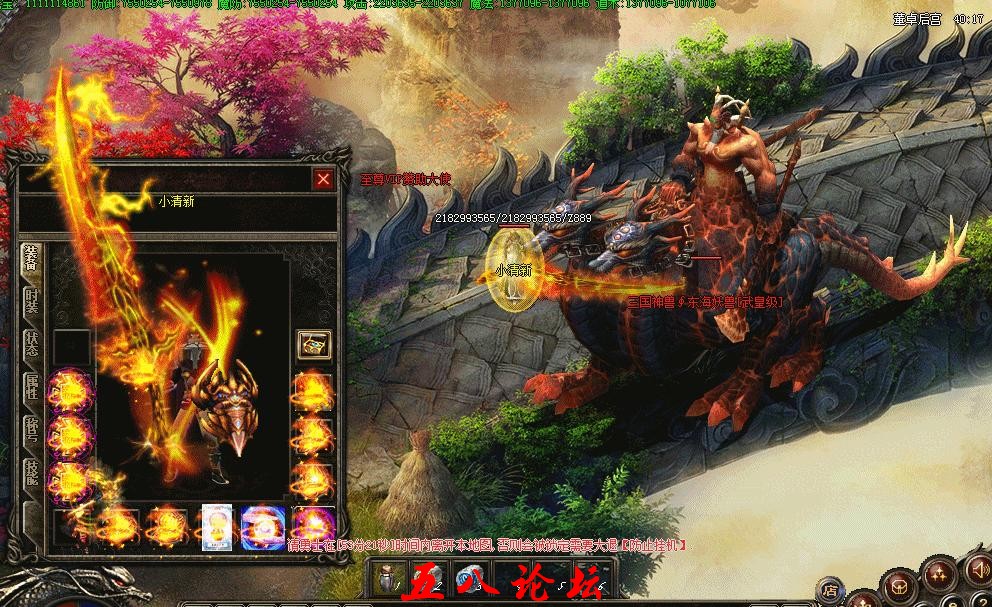The height and width of the screenshot is (607, 992).
Task: Click the sparkle stars round button
Action: tap(938, 572)
